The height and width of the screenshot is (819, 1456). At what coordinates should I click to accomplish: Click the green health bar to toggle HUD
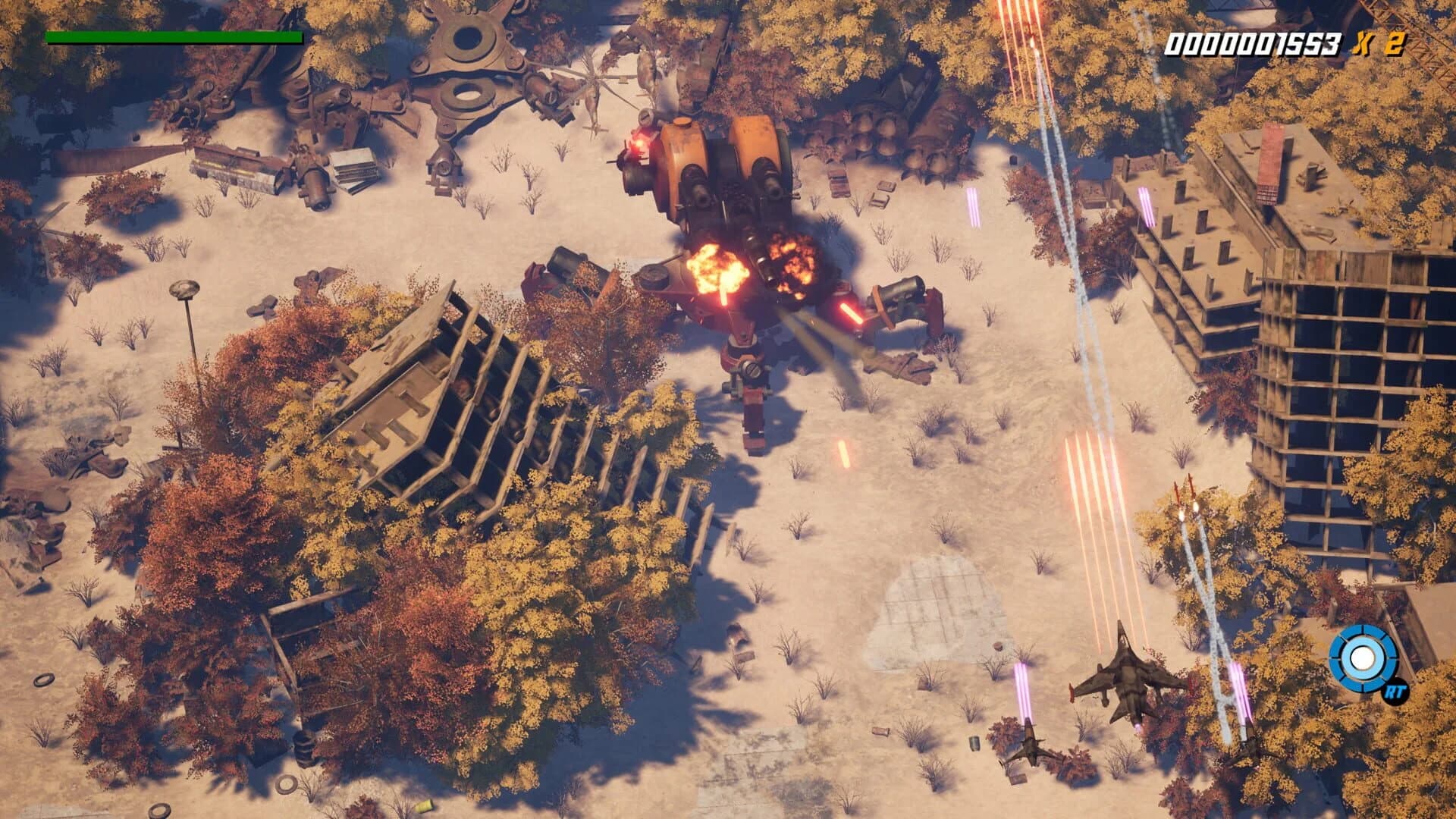(174, 36)
